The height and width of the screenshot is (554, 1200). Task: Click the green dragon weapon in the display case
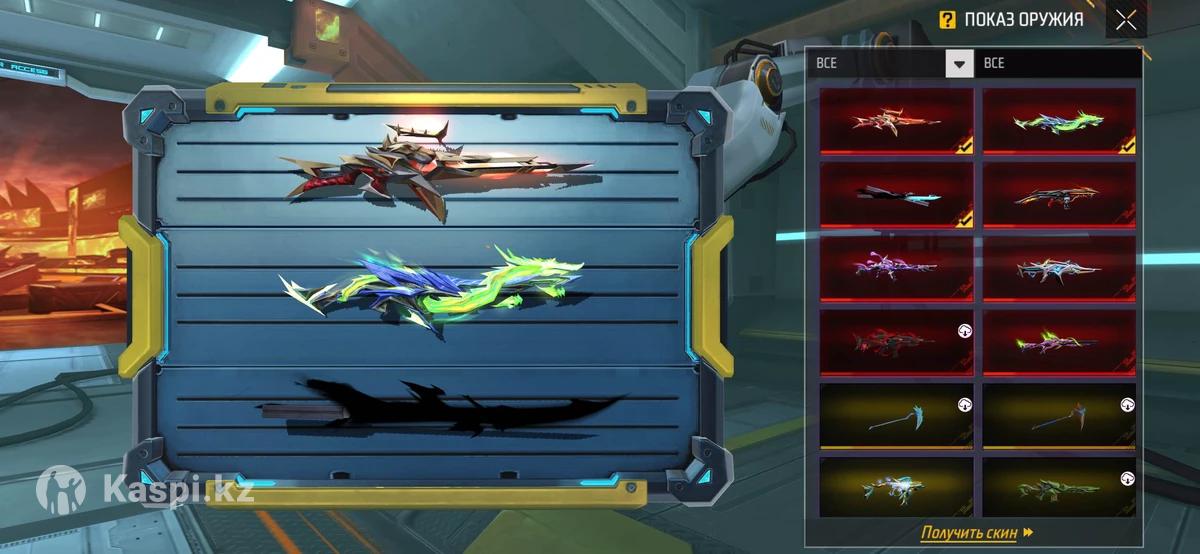pos(436,288)
